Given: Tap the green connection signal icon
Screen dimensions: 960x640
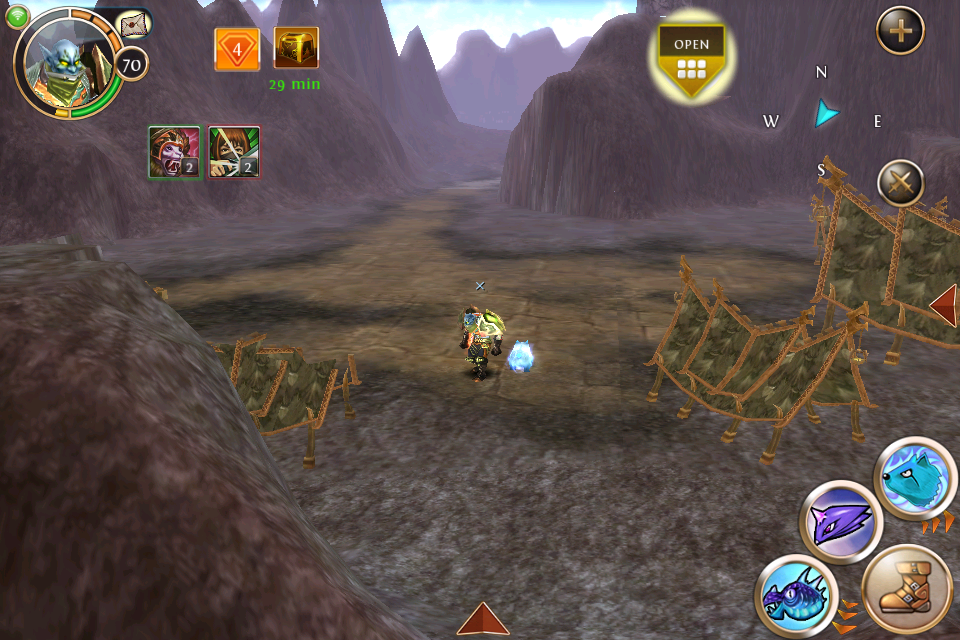Looking at the screenshot, I should point(17,14).
